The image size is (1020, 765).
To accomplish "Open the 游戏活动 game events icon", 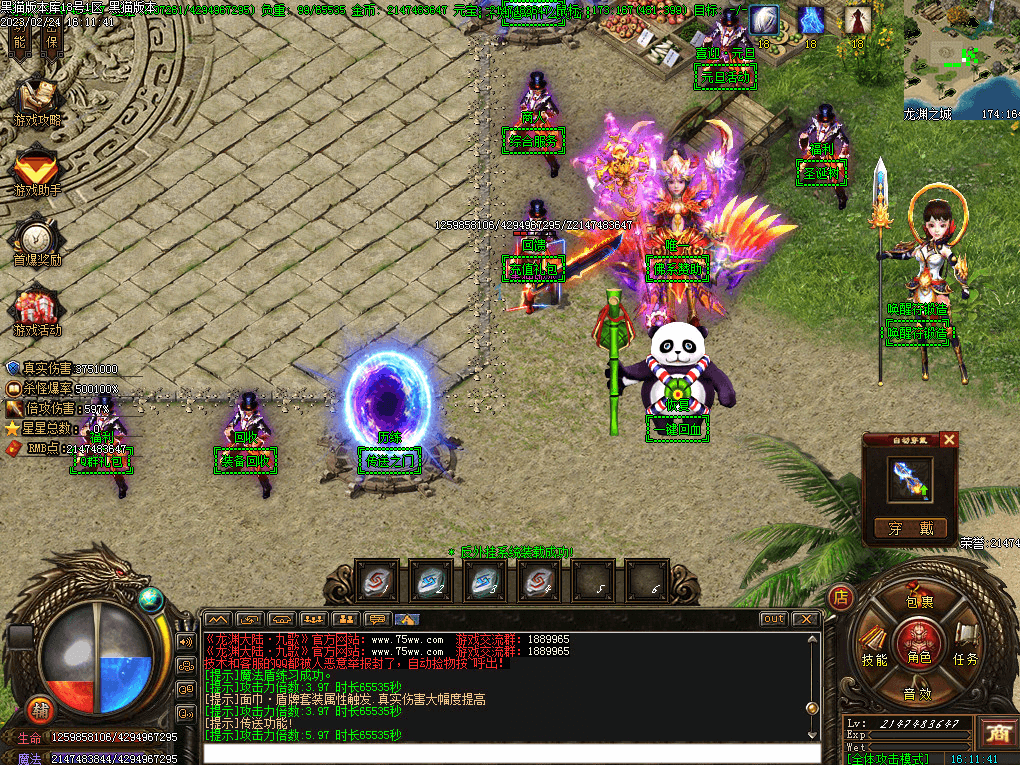I will click(x=37, y=311).
